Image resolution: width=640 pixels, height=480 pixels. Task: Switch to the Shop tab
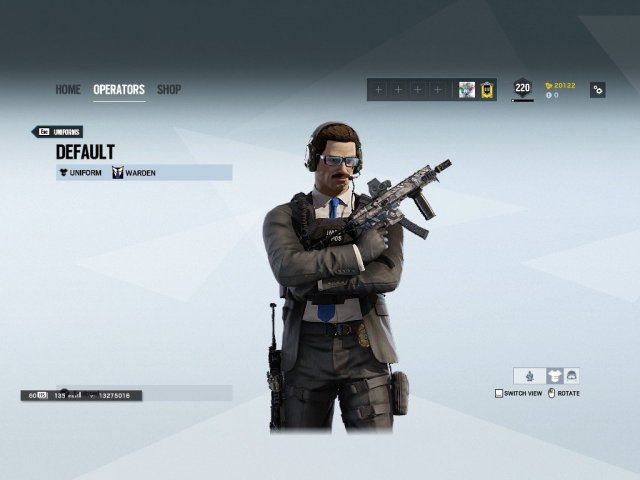[x=169, y=90]
